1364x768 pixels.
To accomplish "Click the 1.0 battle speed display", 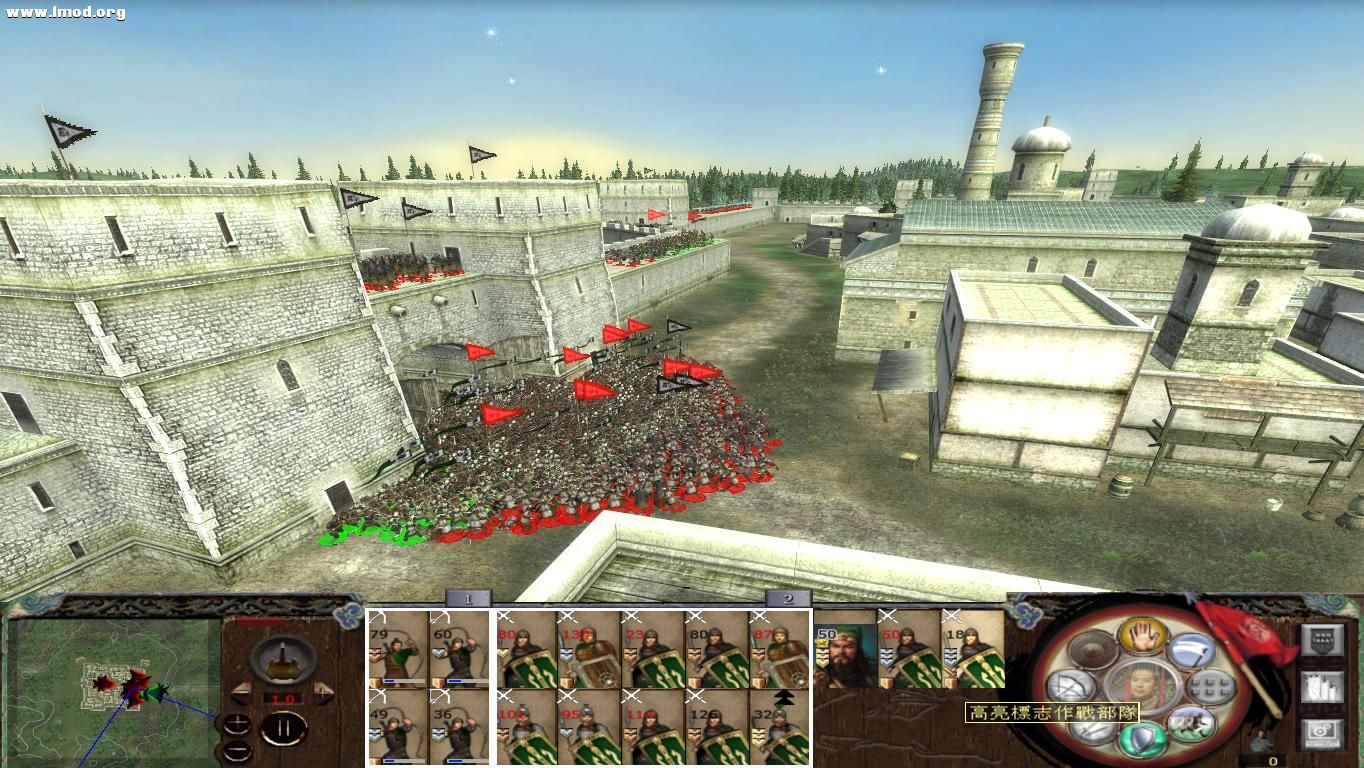I will (283, 698).
